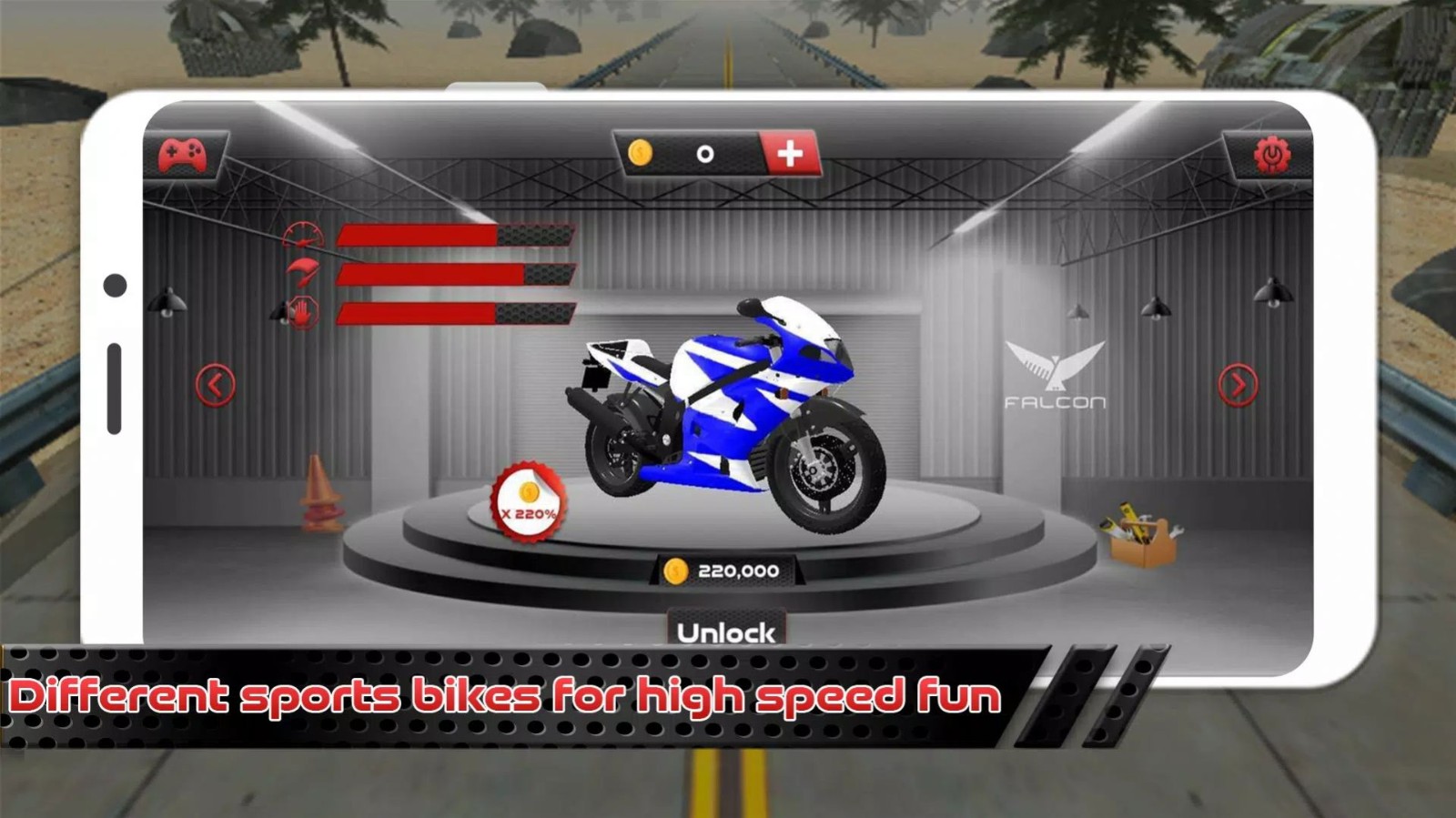Image resolution: width=1456 pixels, height=818 pixels.
Task: Click the right arrow to view next bike
Action: [x=1238, y=386]
